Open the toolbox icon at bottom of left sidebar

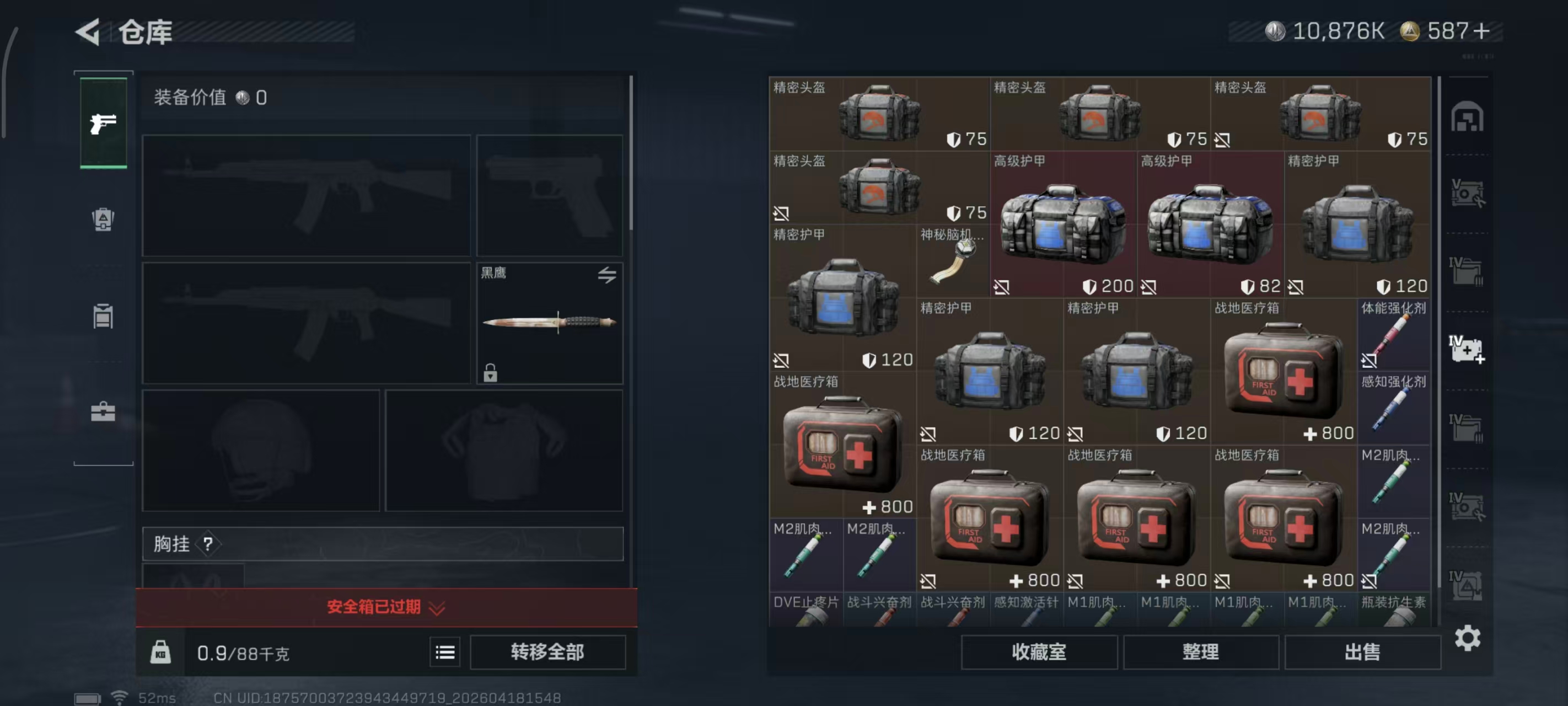point(103,411)
